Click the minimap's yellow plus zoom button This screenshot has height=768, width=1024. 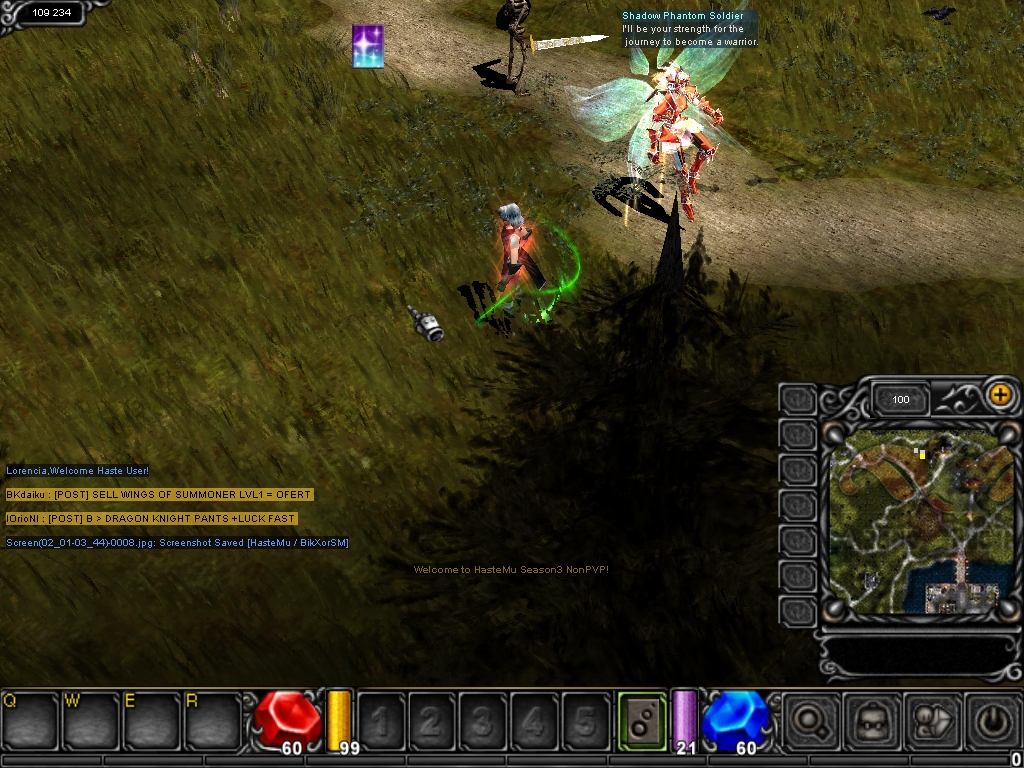pos(999,395)
